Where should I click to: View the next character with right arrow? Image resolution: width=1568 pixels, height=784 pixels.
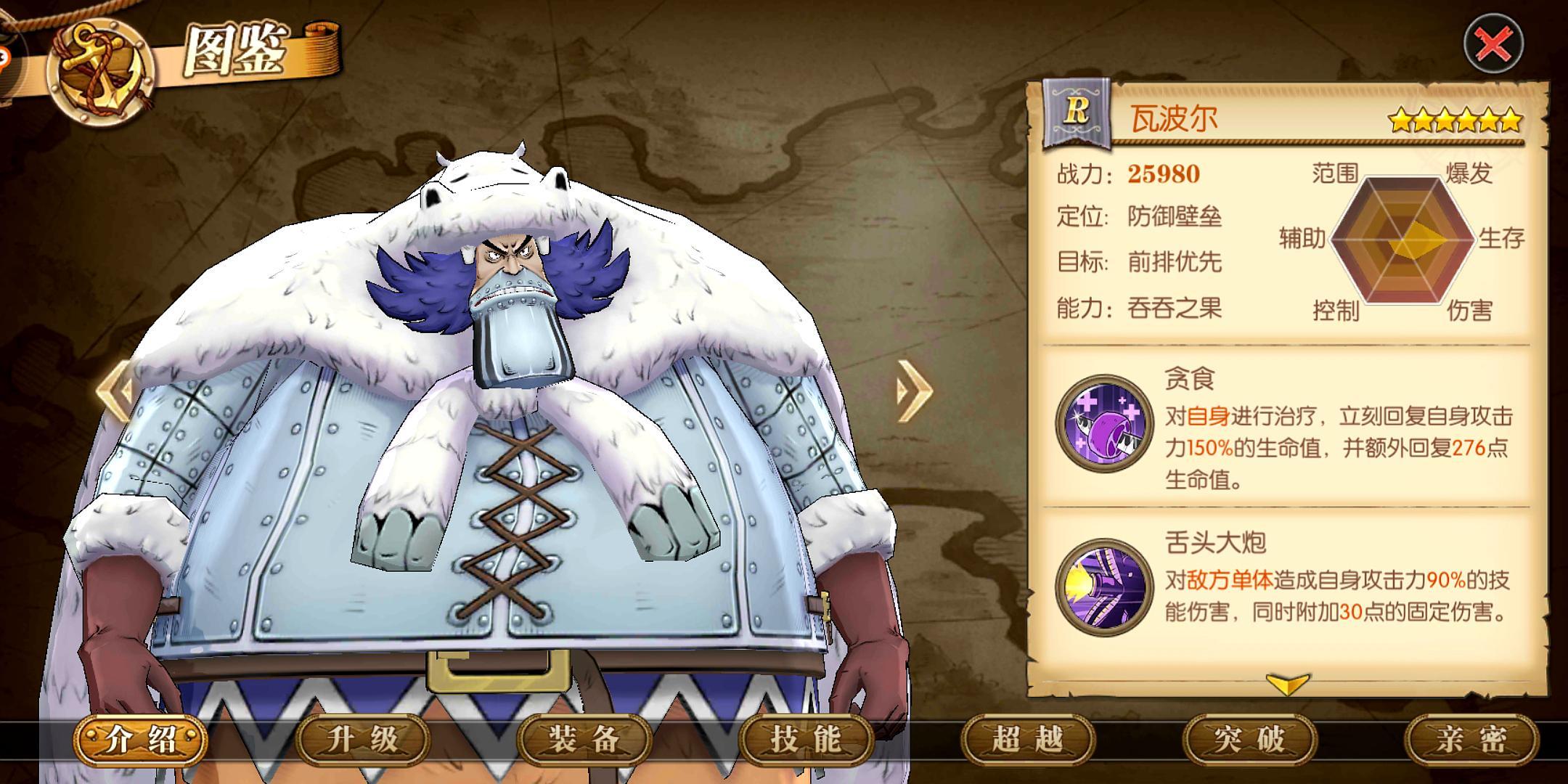915,391
